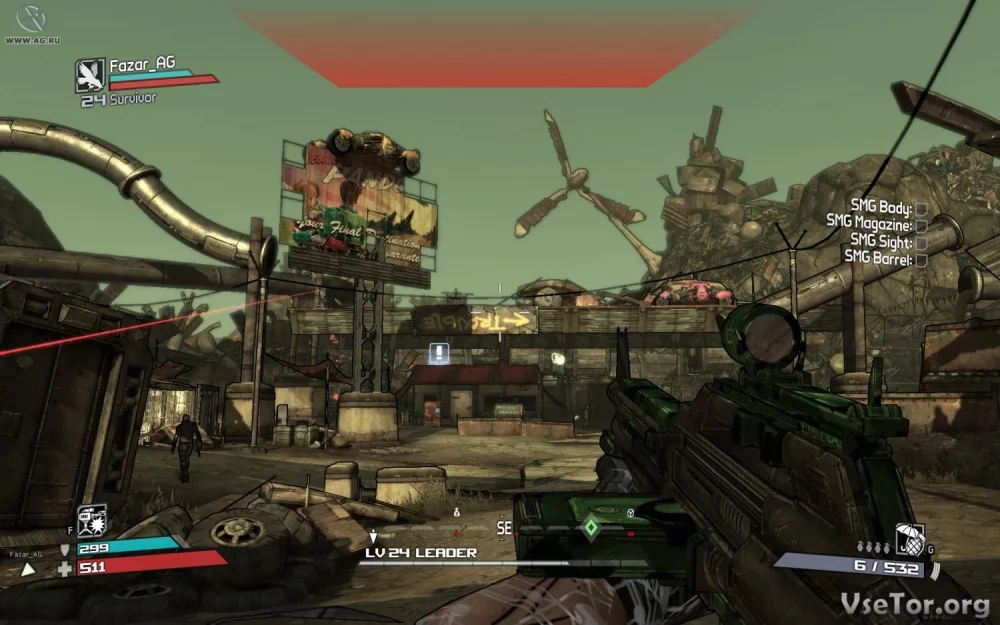1000x625 pixels.
Task: Tick the SMG Barrel objective checkbox
Action: (x=921, y=260)
